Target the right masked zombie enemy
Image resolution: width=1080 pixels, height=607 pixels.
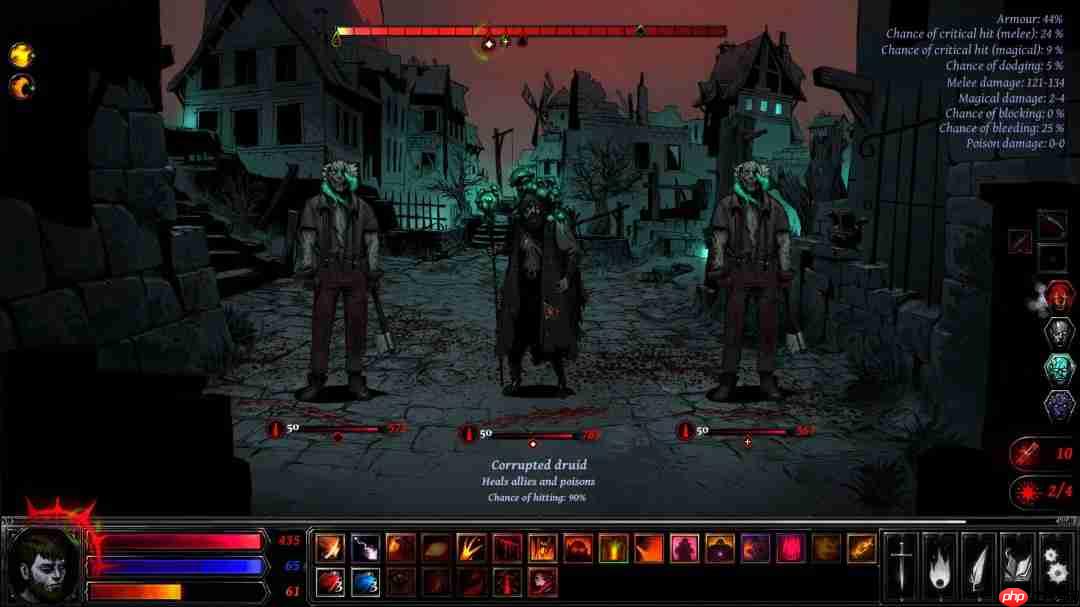point(750,280)
